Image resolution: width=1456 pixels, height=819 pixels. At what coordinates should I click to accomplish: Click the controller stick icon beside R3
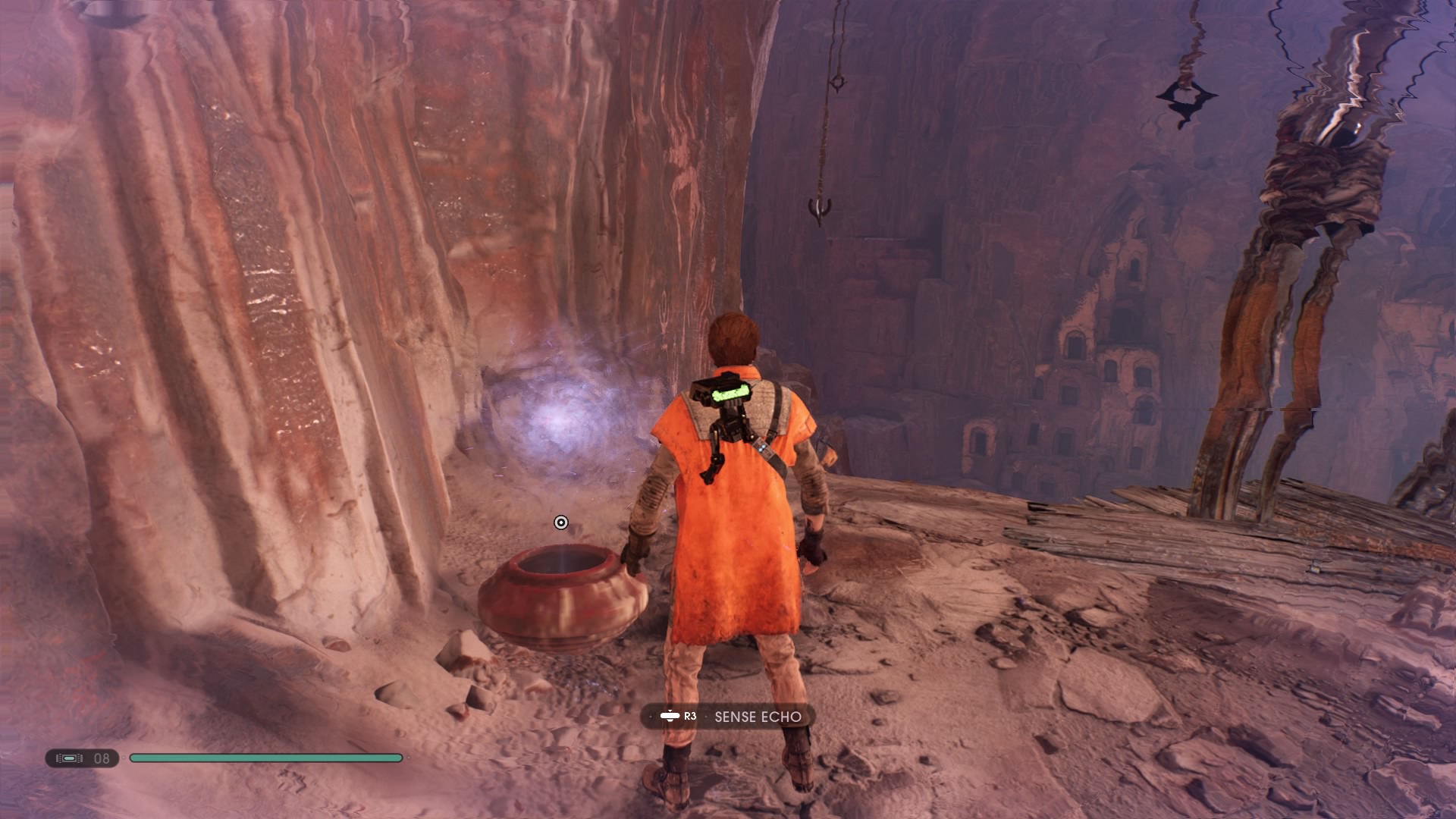click(x=670, y=716)
